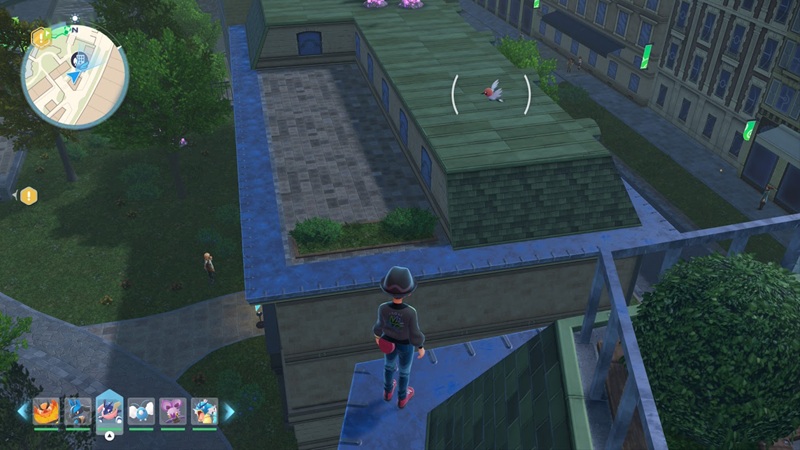Choose Gyarados in the party bar
The image size is (800, 450).
pos(204,411)
